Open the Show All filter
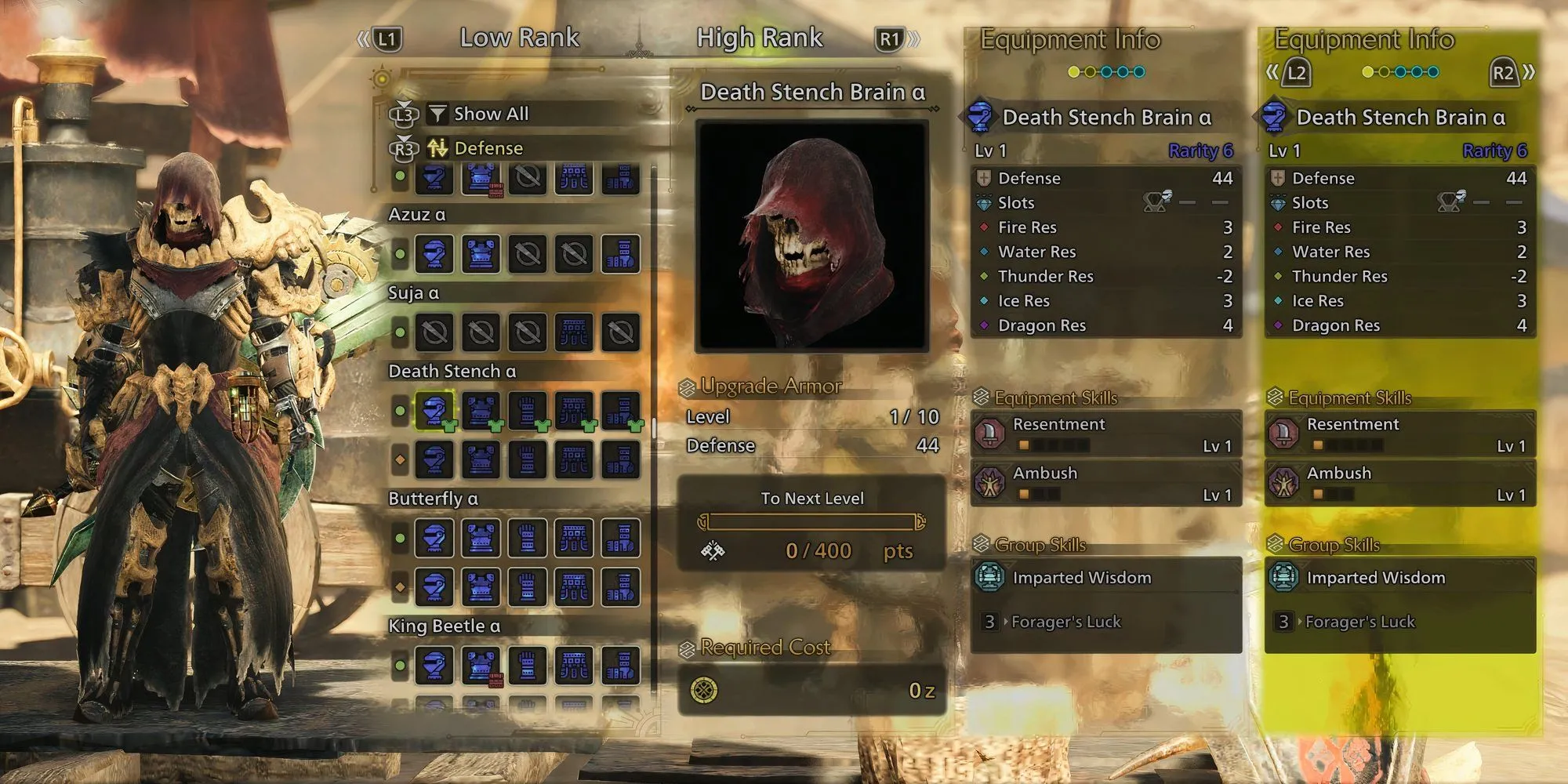The height and width of the screenshot is (784, 1568). coord(491,114)
